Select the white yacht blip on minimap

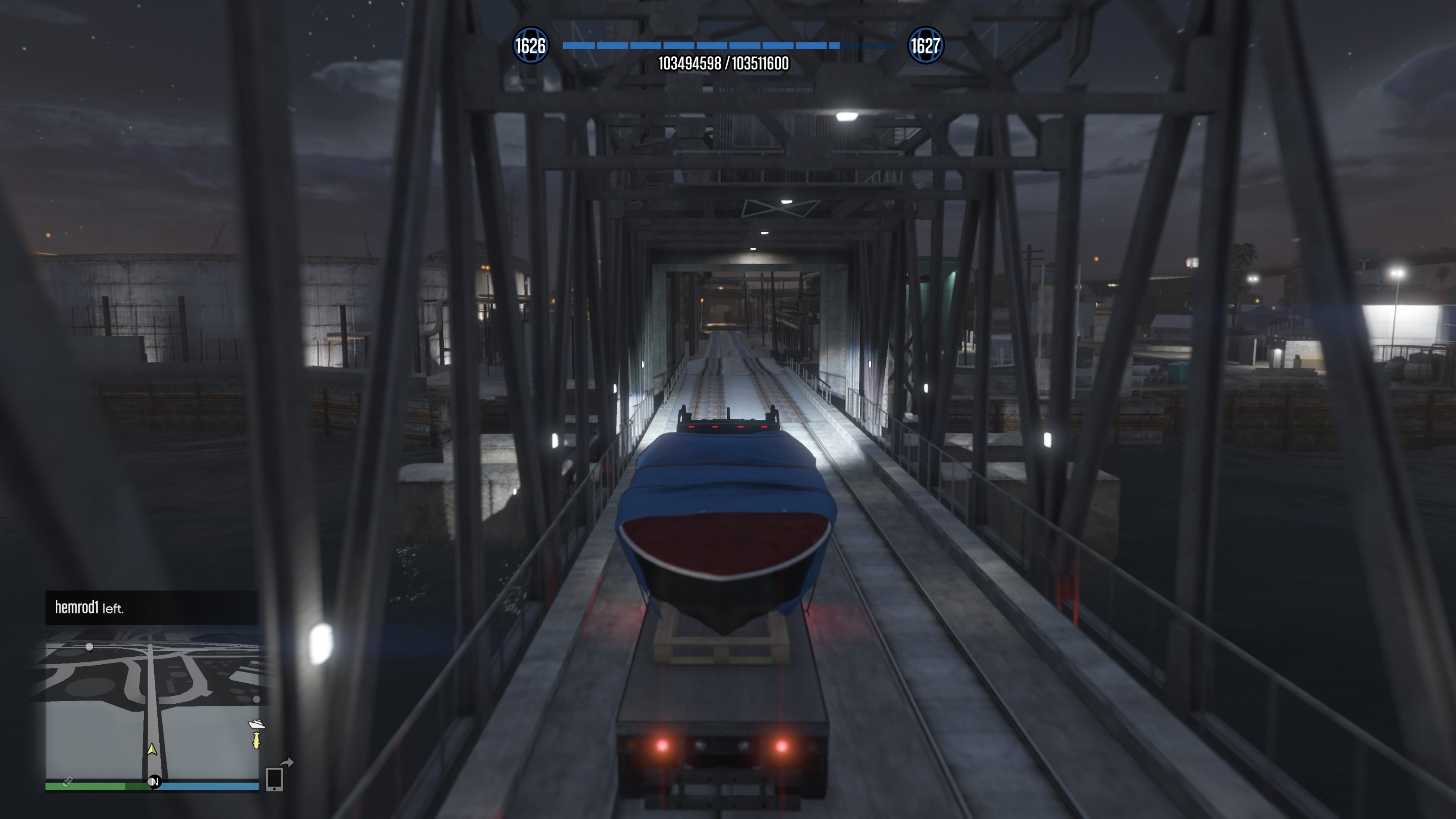tap(257, 724)
